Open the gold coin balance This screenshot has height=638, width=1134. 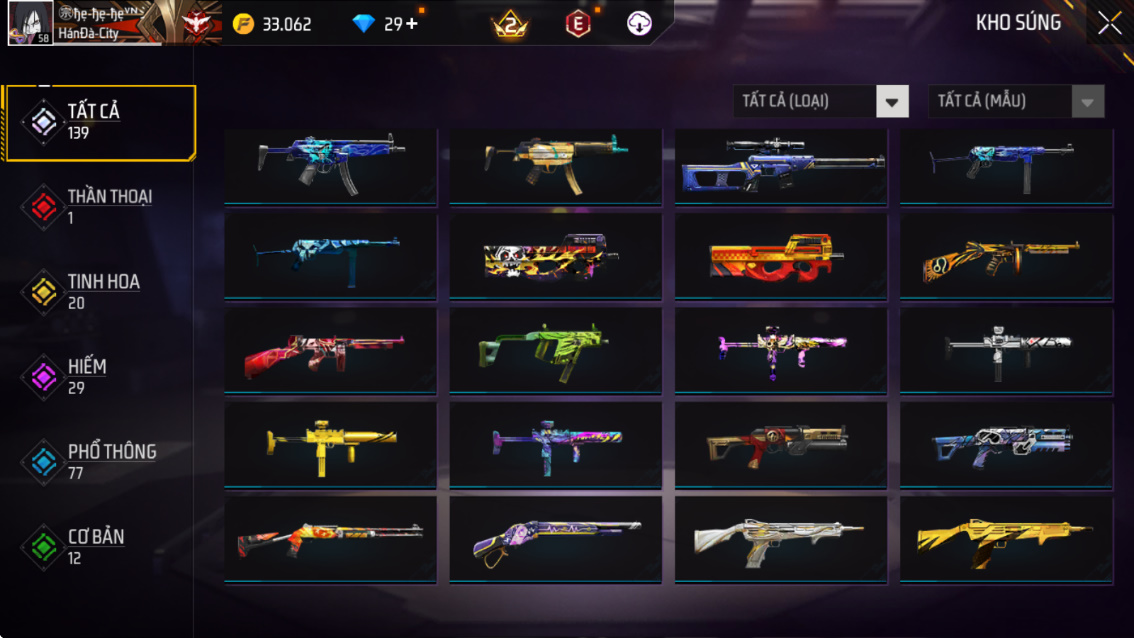click(272, 24)
